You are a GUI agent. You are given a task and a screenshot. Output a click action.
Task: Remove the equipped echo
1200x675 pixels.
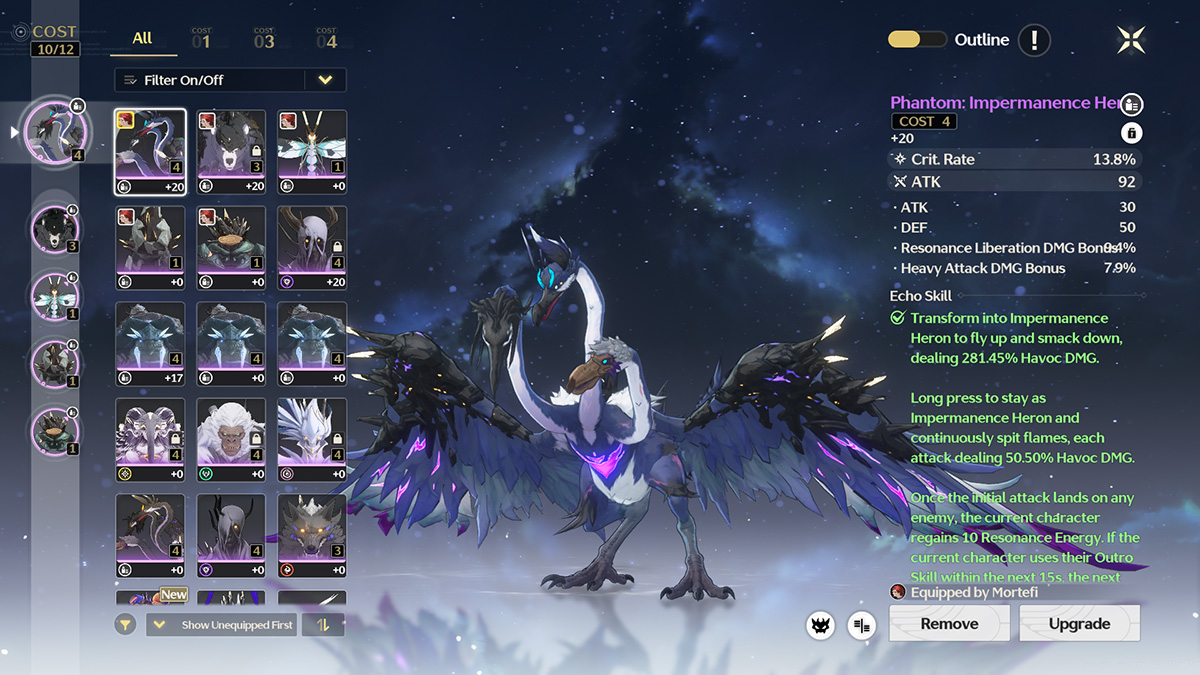(949, 623)
